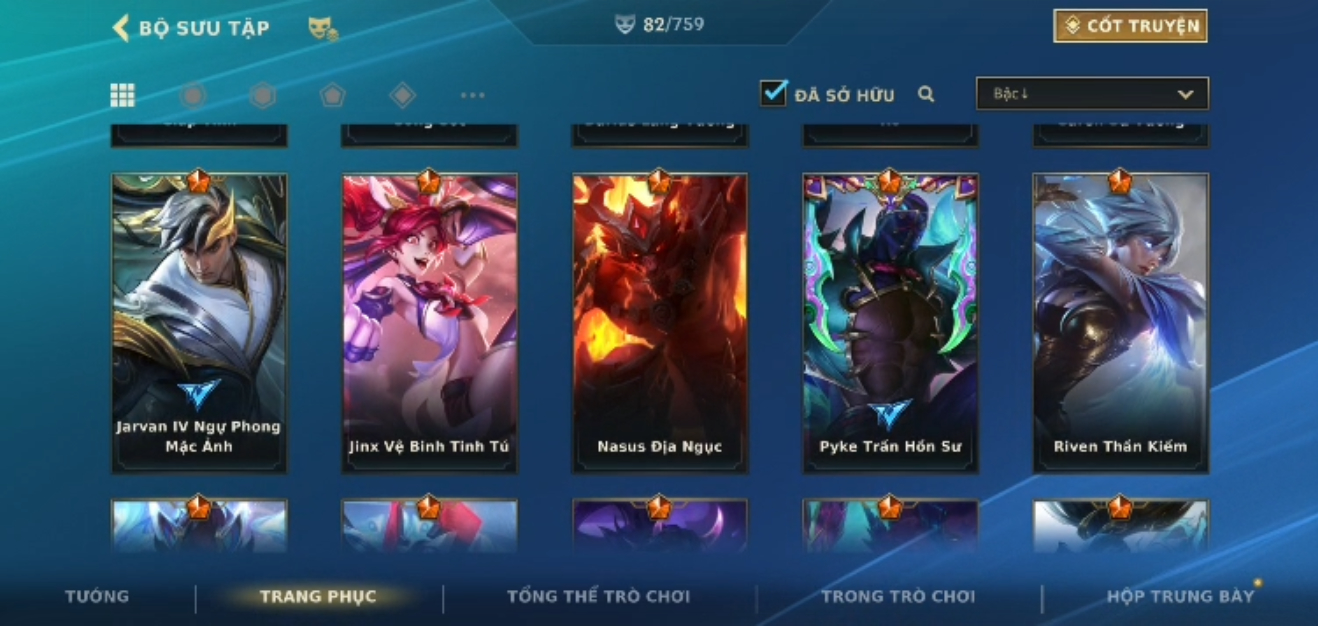The width and height of the screenshot is (1318, 626).
Task: Filter by the pentagon rarity icon
Action: pyautogui.click(x=332, y=95)
